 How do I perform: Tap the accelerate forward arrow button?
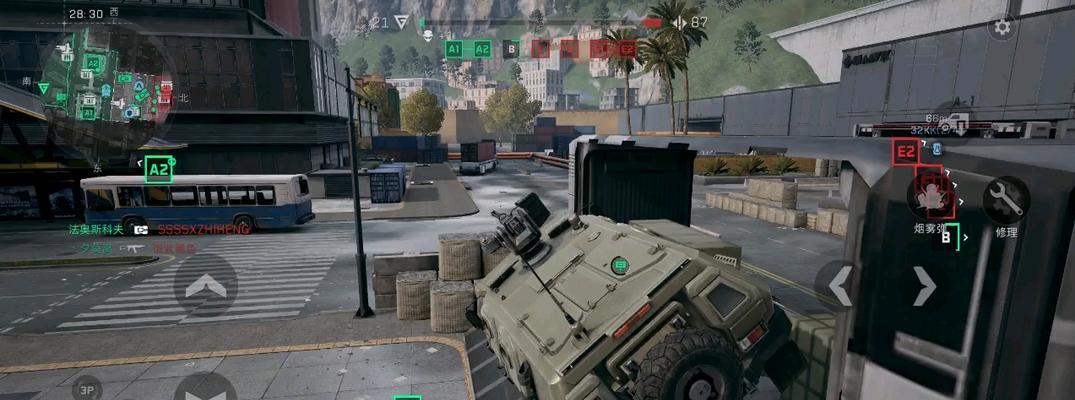pyautogui.click(x=205, y=285)
